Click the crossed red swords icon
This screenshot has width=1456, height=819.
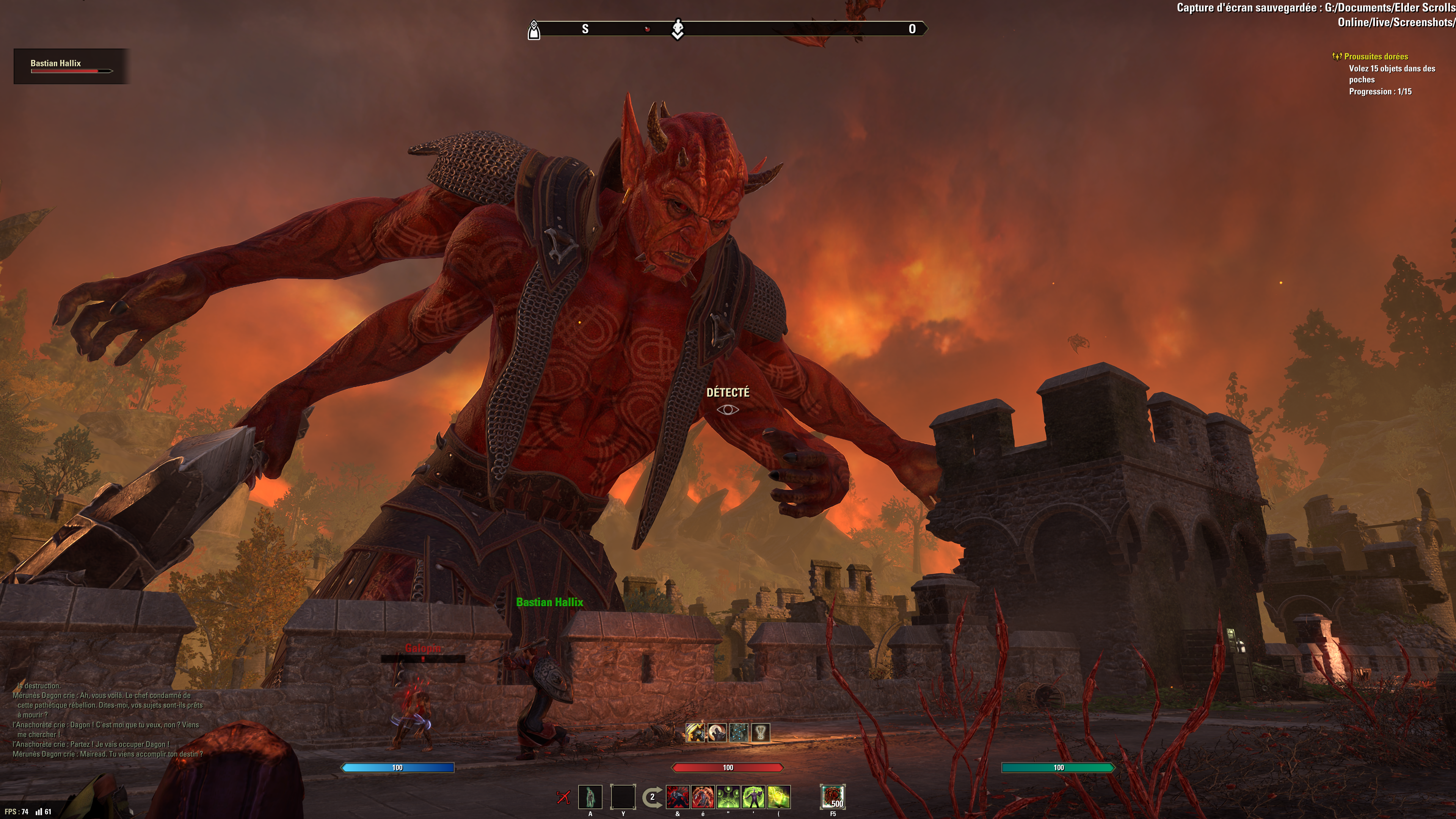(x=563, y=797)
